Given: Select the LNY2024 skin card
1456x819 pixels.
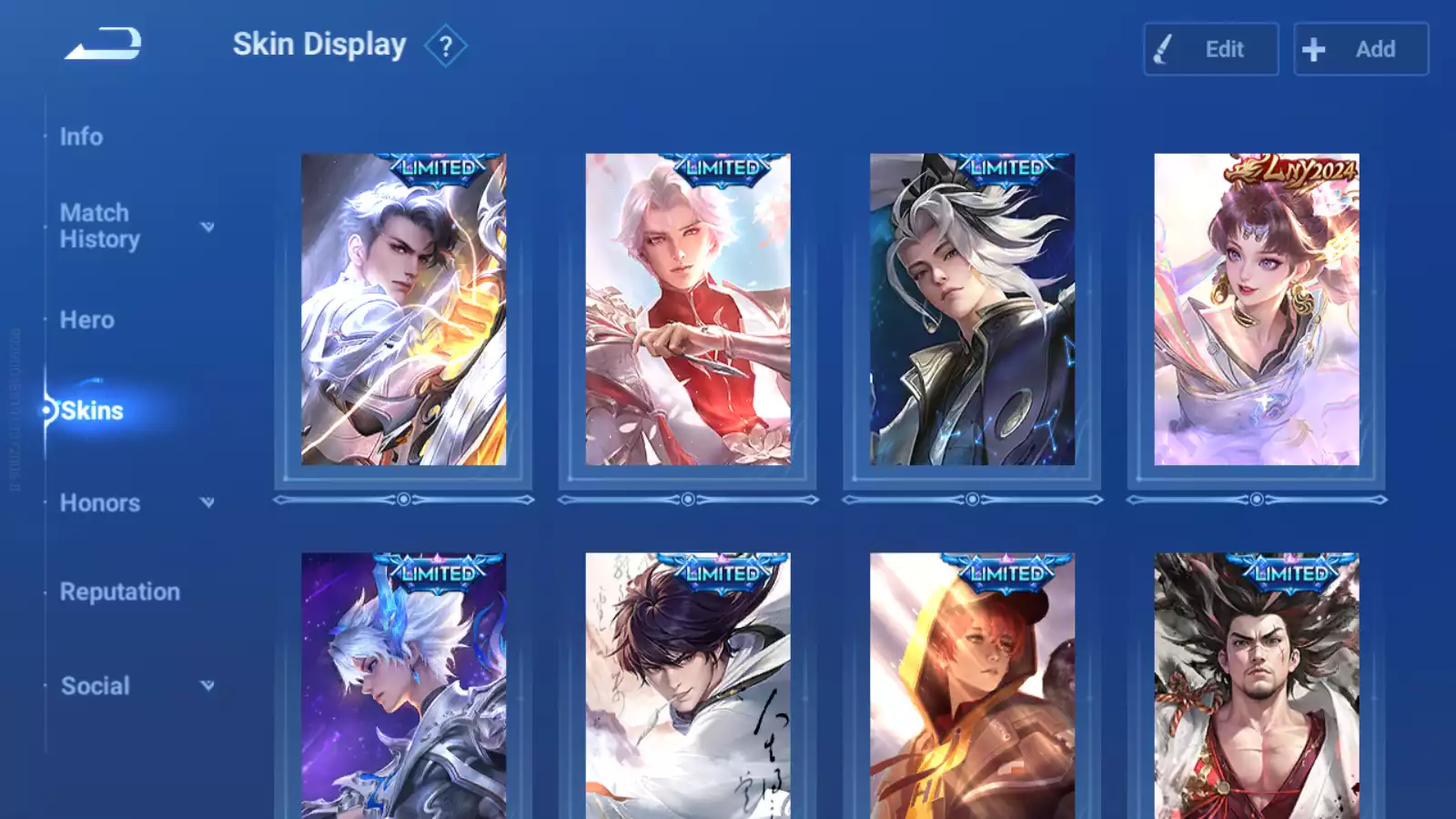Looking at the screenshot, I should point(1256,309).
